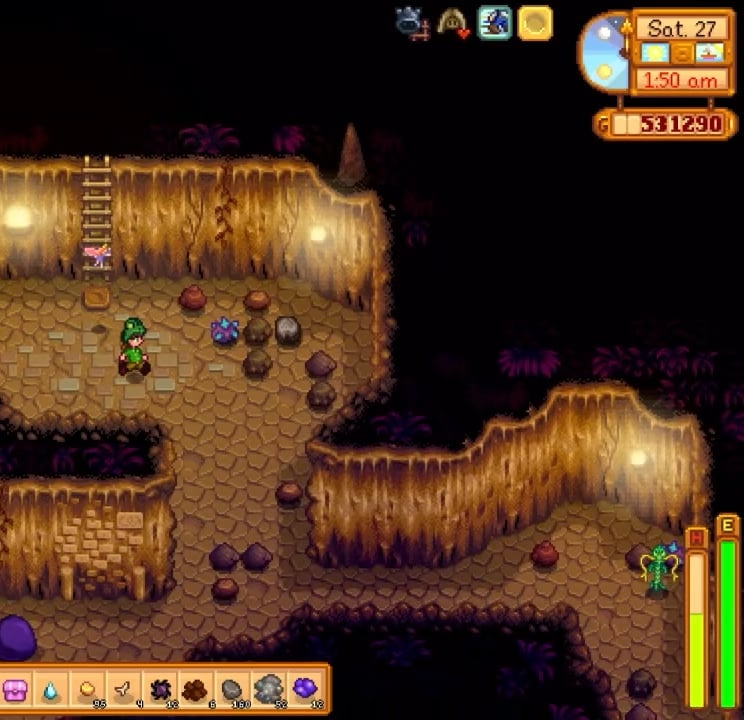The image size is (744, 720).
Task: Choose the gray stone hotbar slot
Action: (232, 689)
